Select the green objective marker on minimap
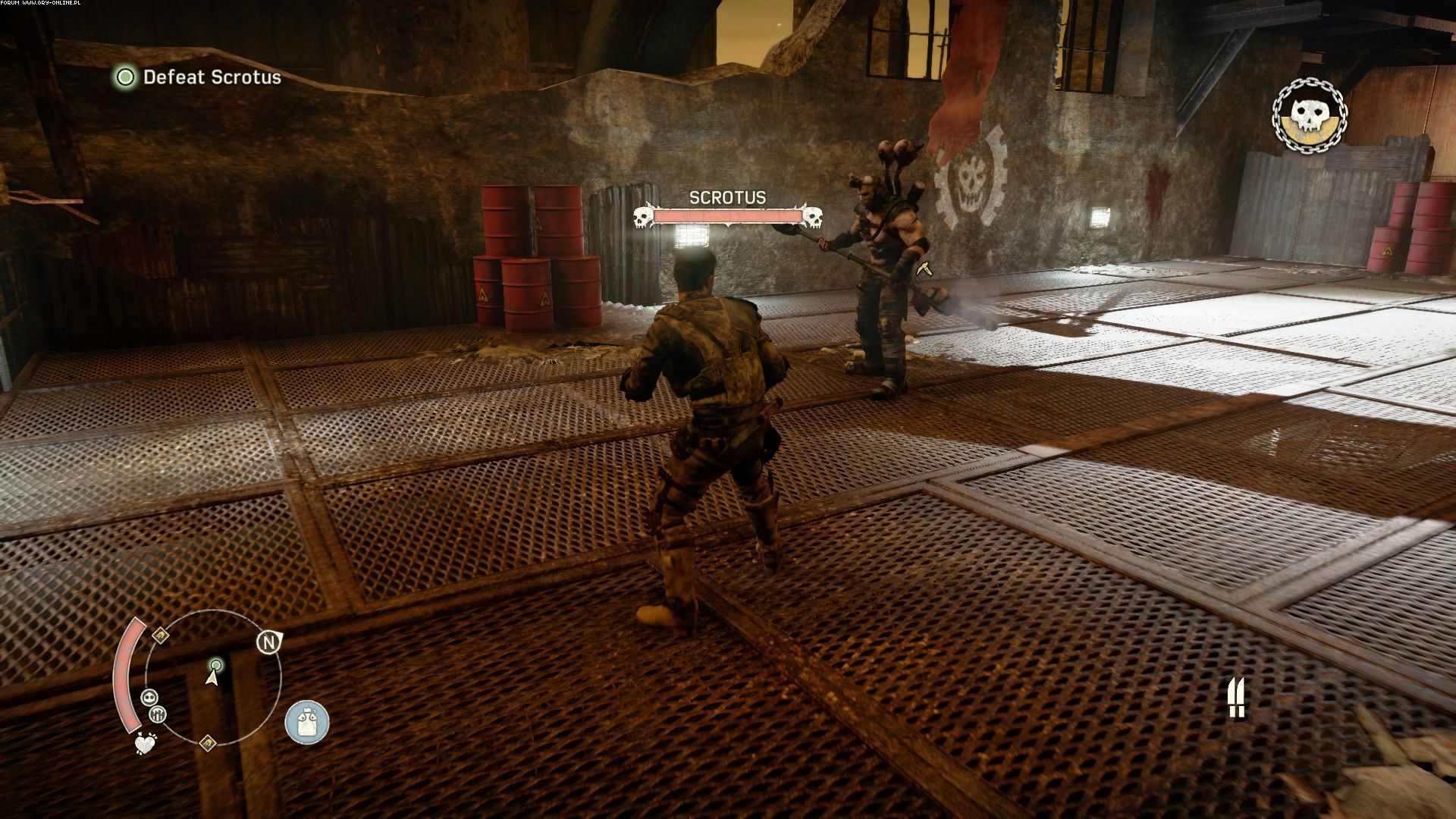 [x=216, y=666]
